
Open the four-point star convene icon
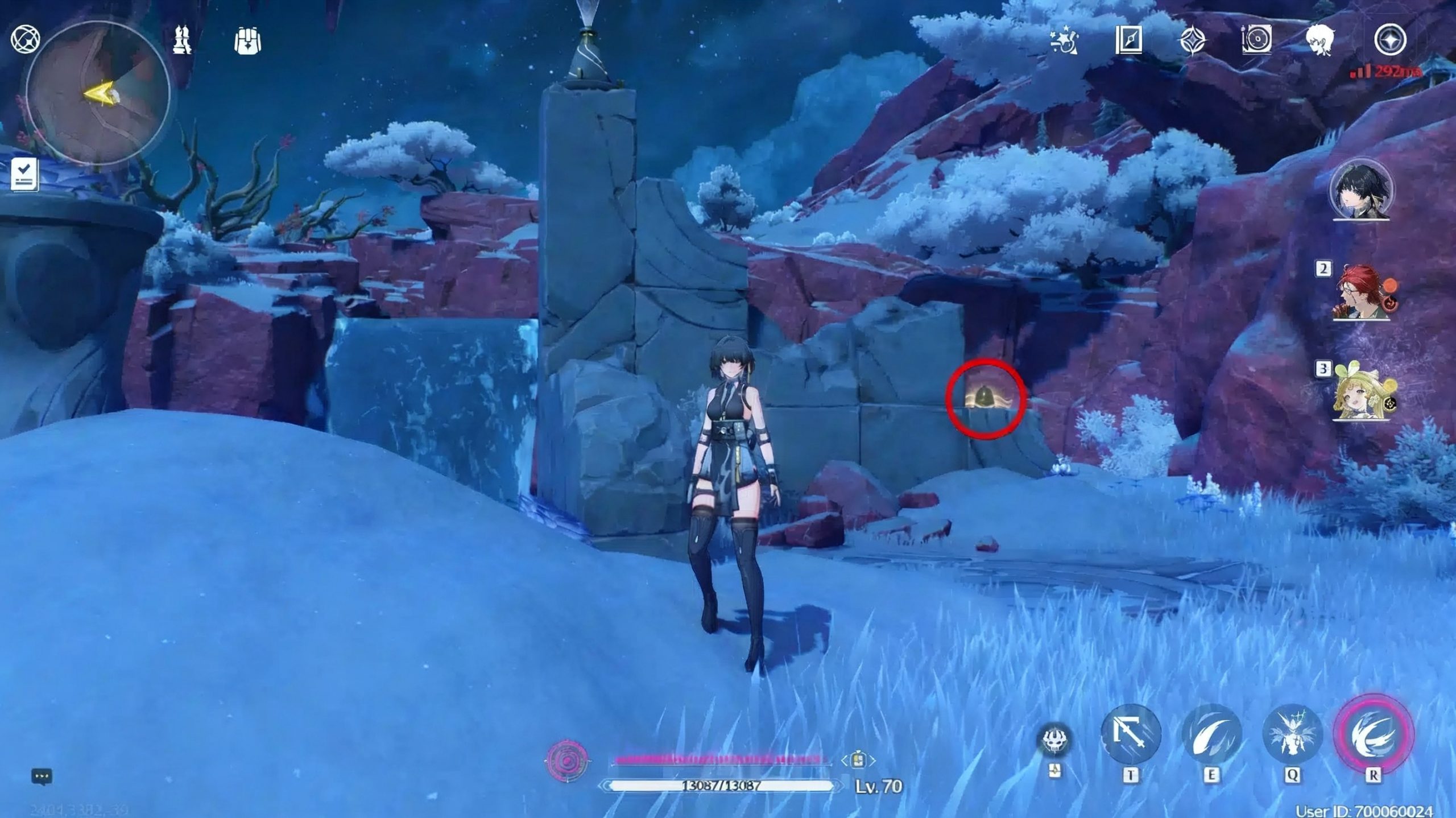pos(1192,41)
